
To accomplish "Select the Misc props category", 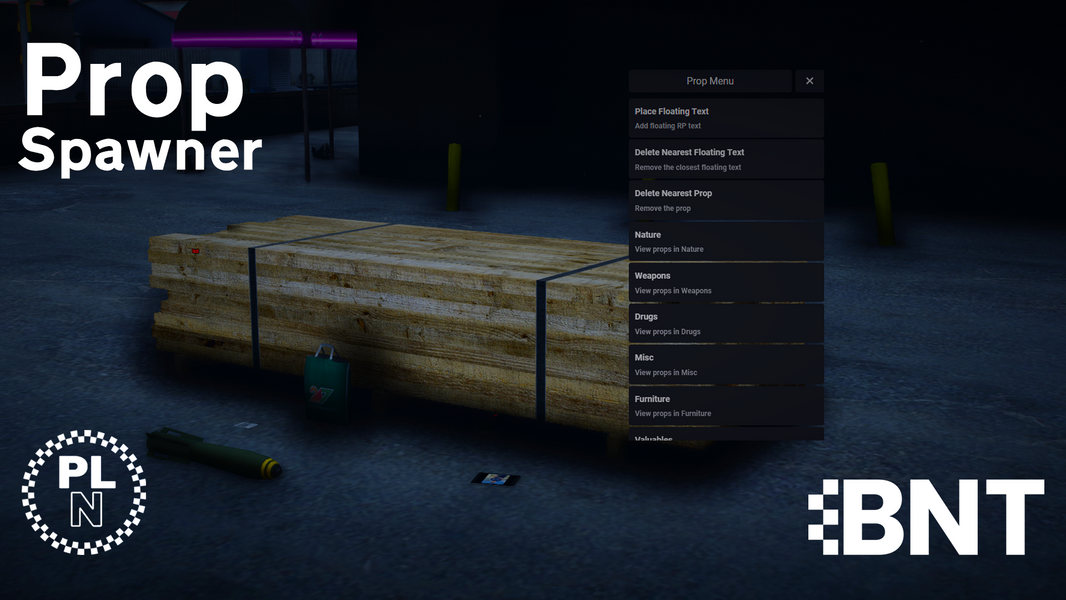I will coord(726,364).
